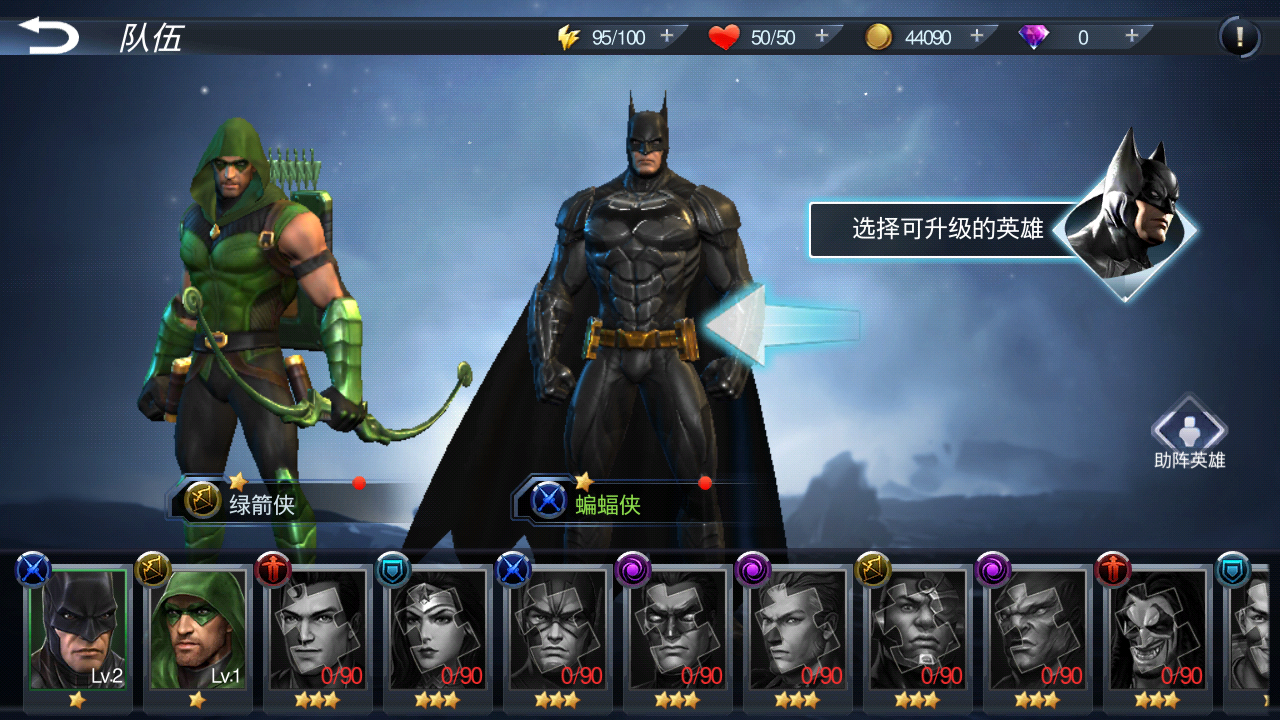
Task: Go back using the return arrow
Action: pos(49,36)
